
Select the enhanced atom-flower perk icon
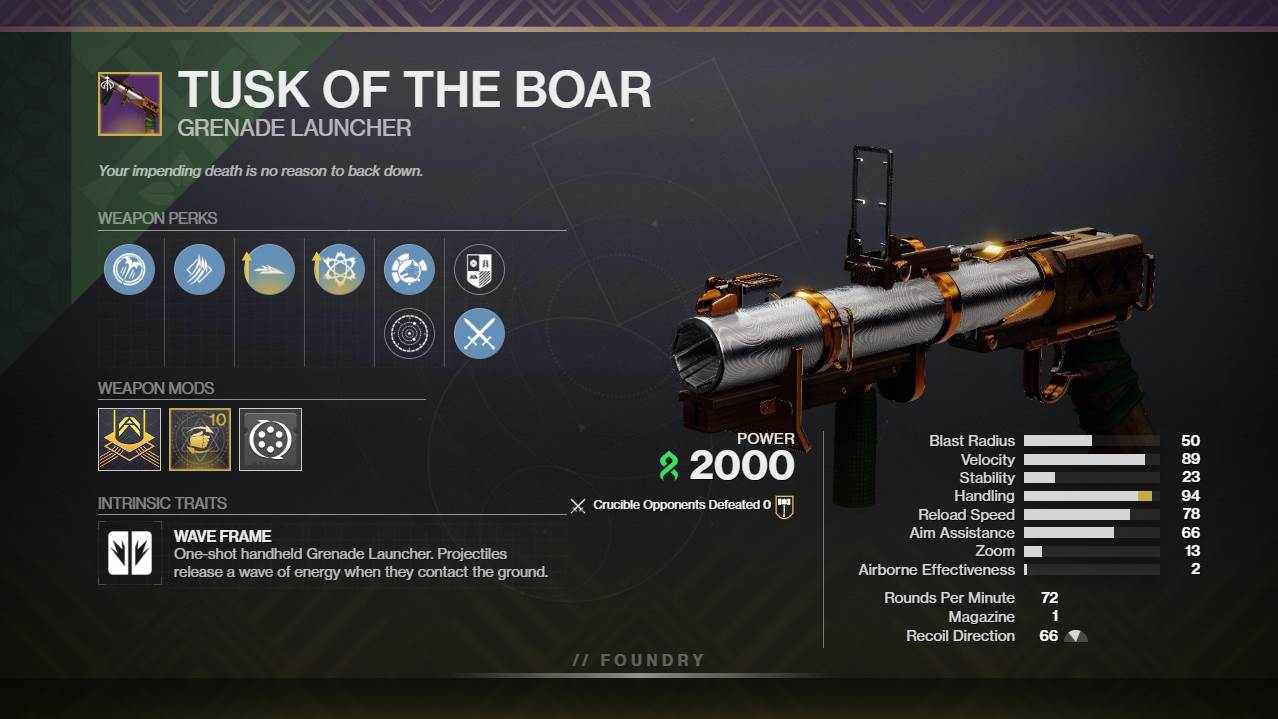(339, 270)
